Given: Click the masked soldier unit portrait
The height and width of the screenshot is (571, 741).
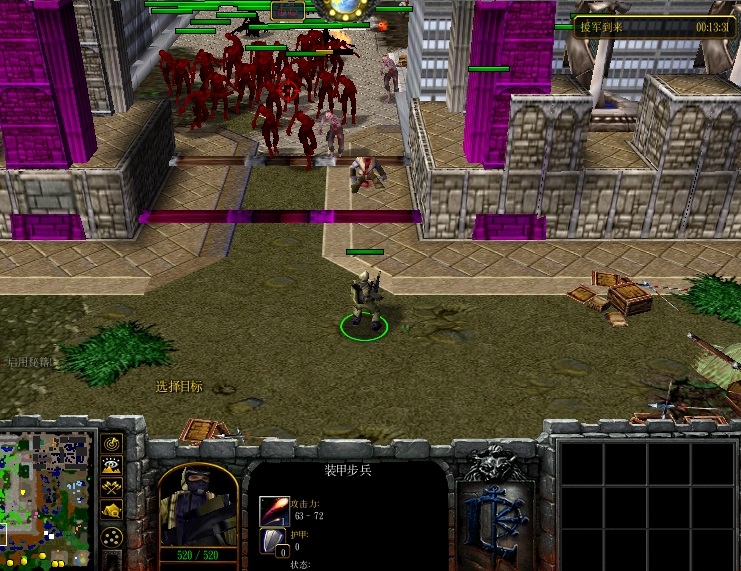Looking at the screenshot, I should (x=198, y=503).
